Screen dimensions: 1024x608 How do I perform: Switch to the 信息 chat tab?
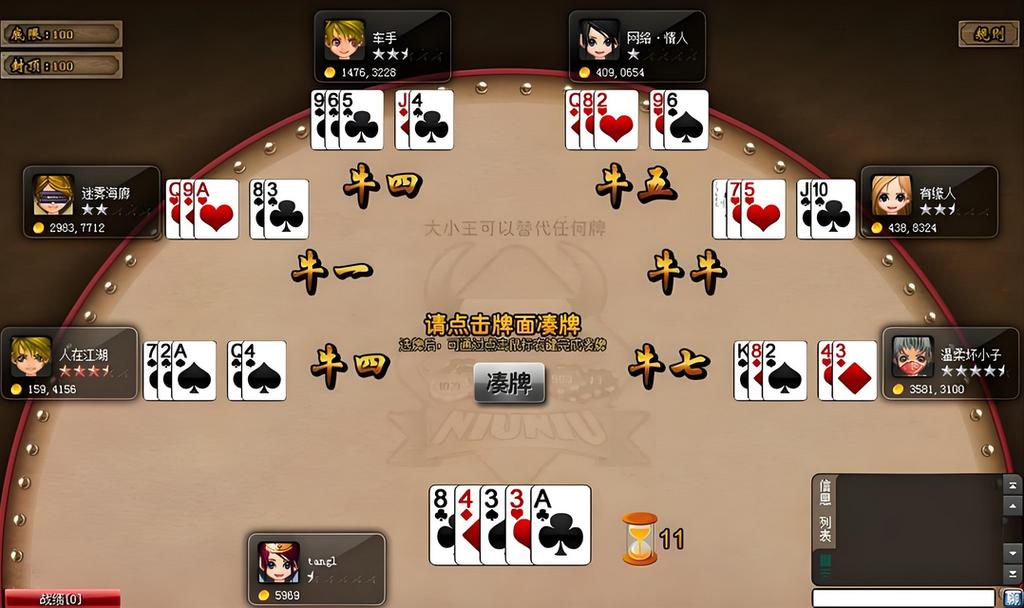point(825,491)
